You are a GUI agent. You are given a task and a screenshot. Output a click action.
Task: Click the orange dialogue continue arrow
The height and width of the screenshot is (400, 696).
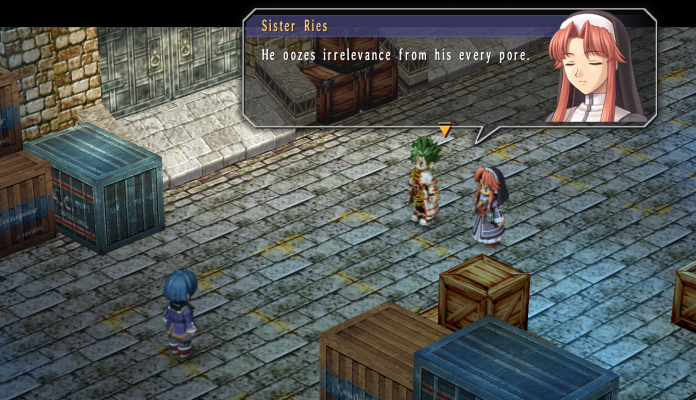[445, 129]
